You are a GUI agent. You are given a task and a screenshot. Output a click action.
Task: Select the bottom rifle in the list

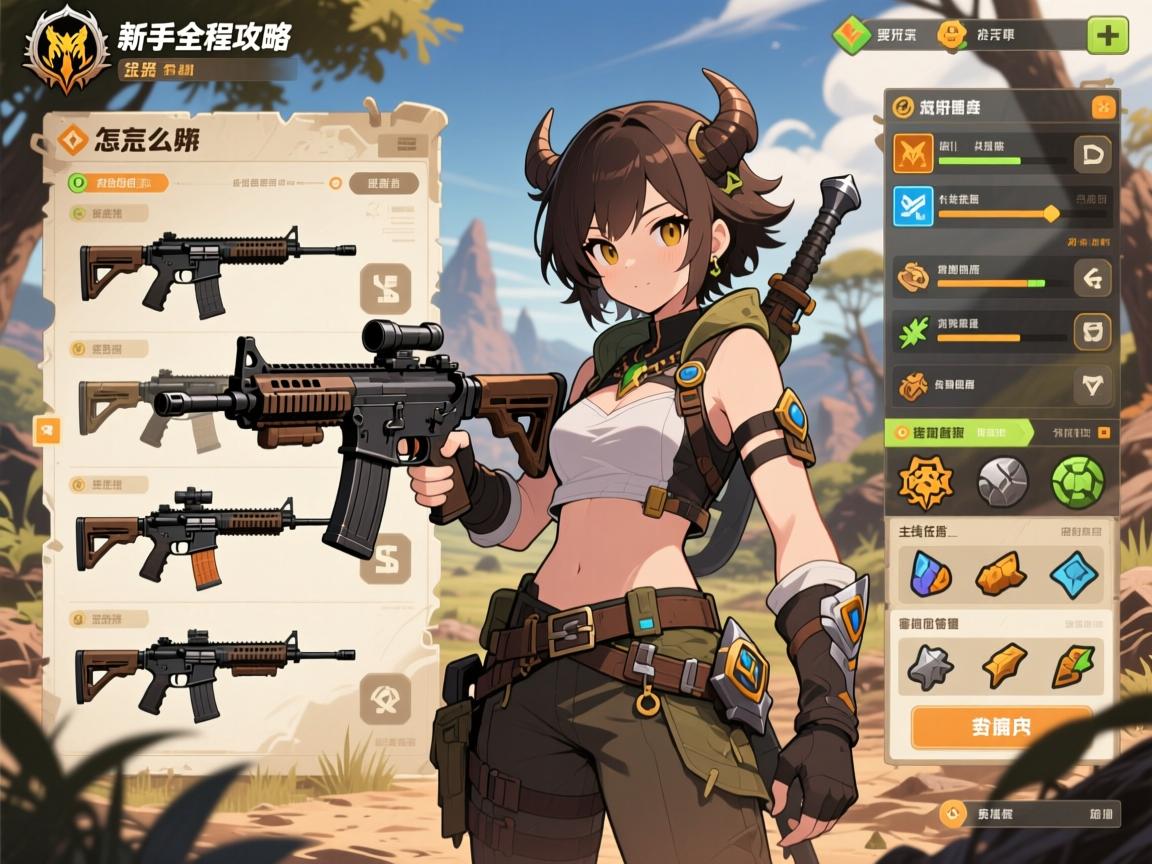click(214, 668)
